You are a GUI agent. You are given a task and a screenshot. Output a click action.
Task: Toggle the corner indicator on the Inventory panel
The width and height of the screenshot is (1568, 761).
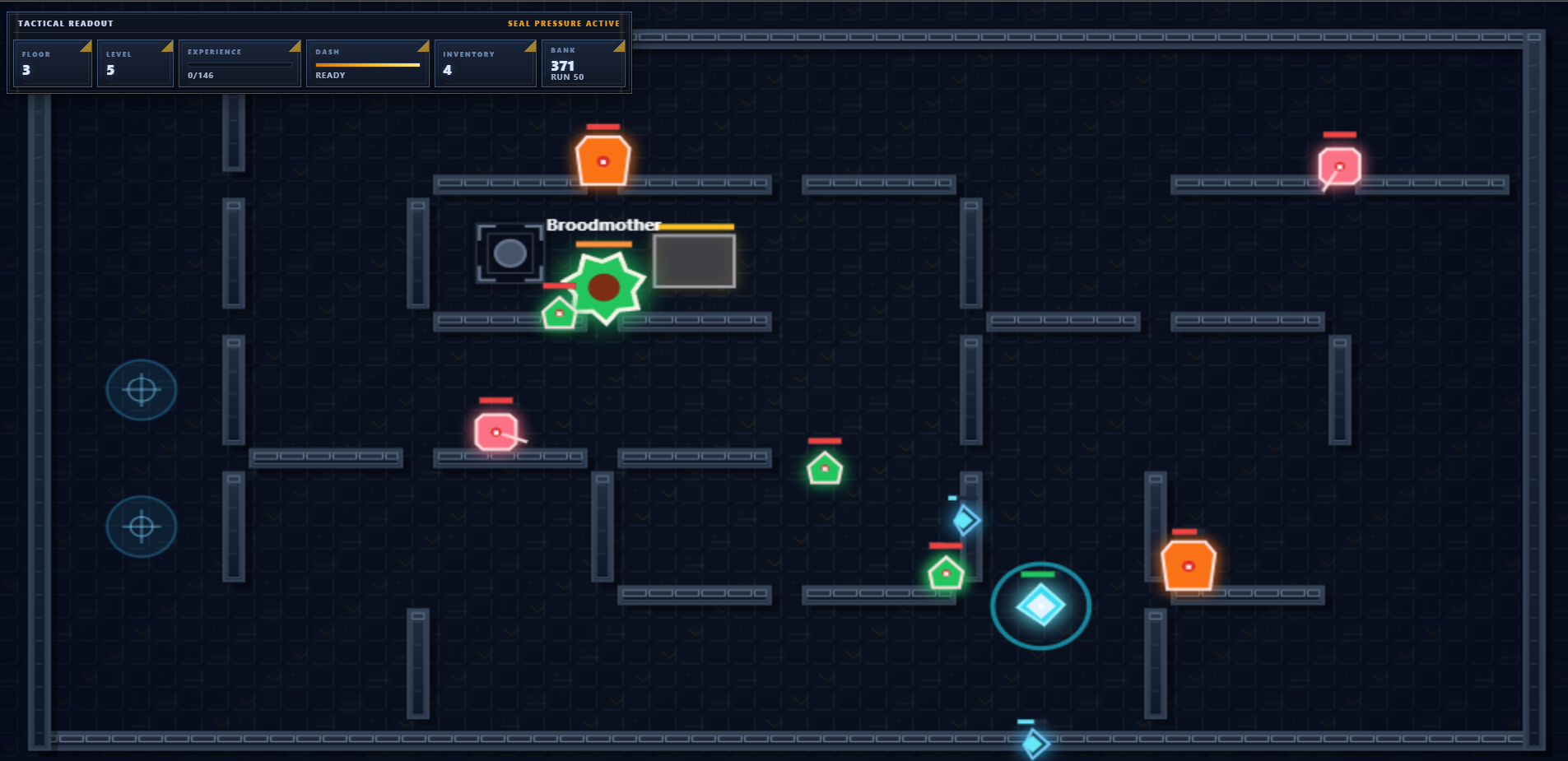pos(530,47)
